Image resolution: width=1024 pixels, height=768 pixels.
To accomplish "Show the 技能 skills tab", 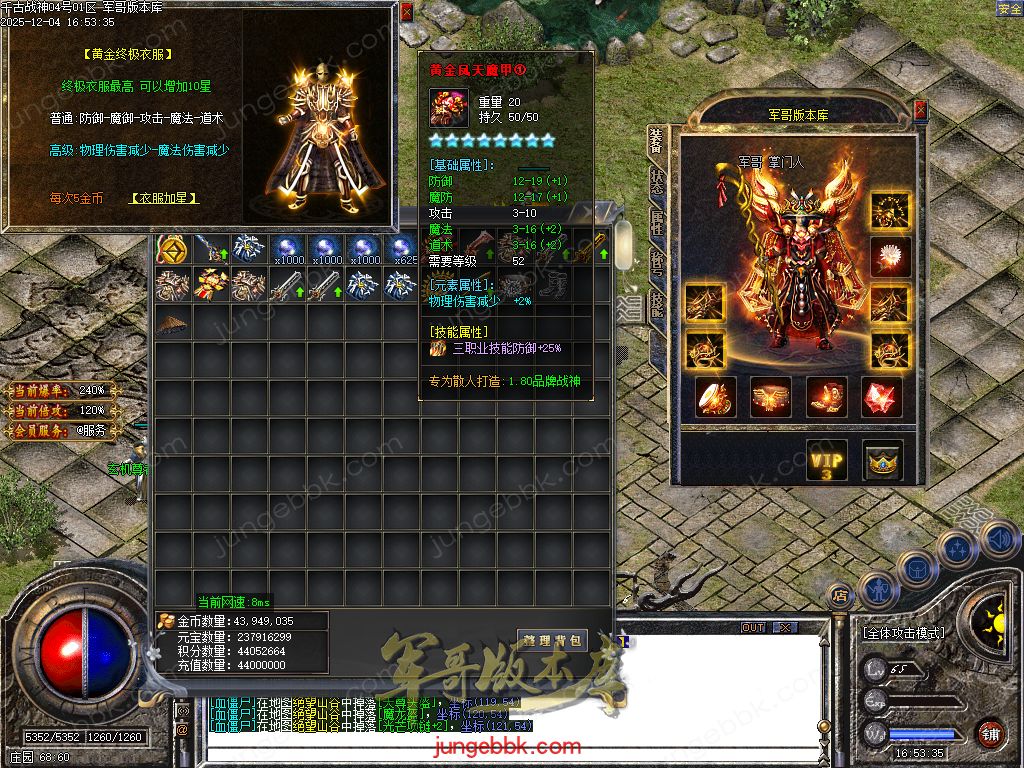I will pyautogui.click(x=656, y=303).
